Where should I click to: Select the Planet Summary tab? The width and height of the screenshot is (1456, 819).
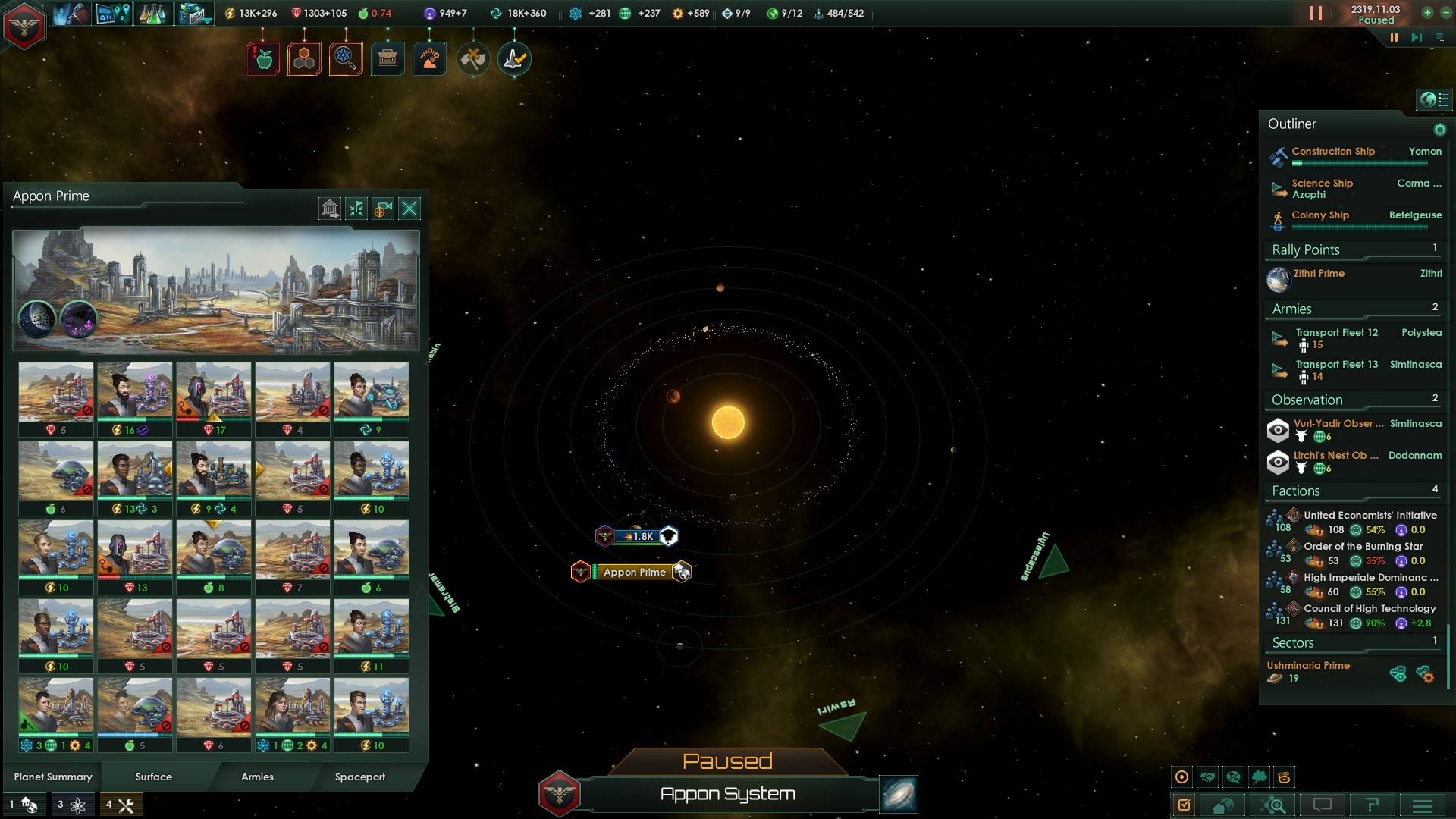53,777
